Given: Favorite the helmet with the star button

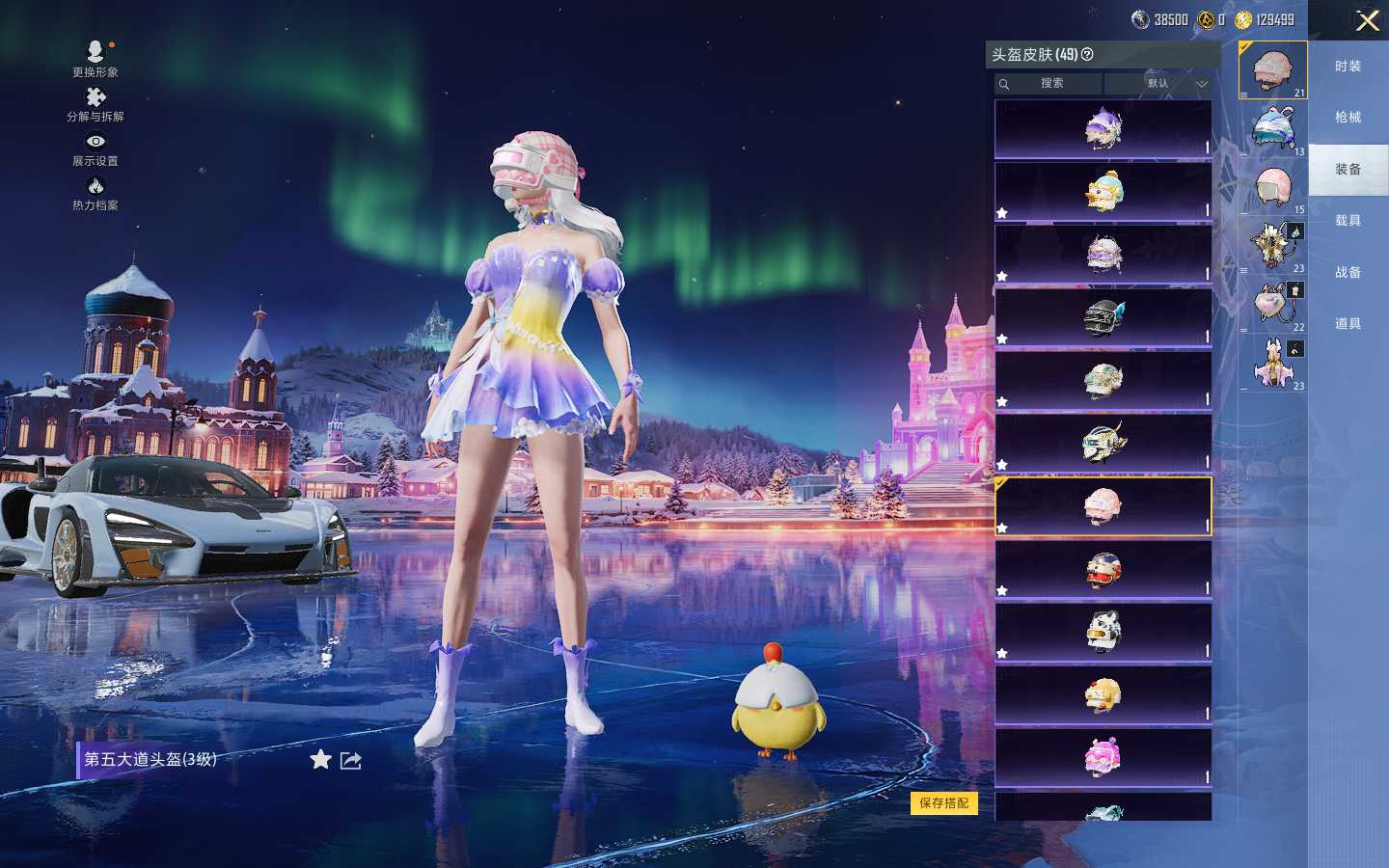Looking at the screenshot, I should (320, 760).
